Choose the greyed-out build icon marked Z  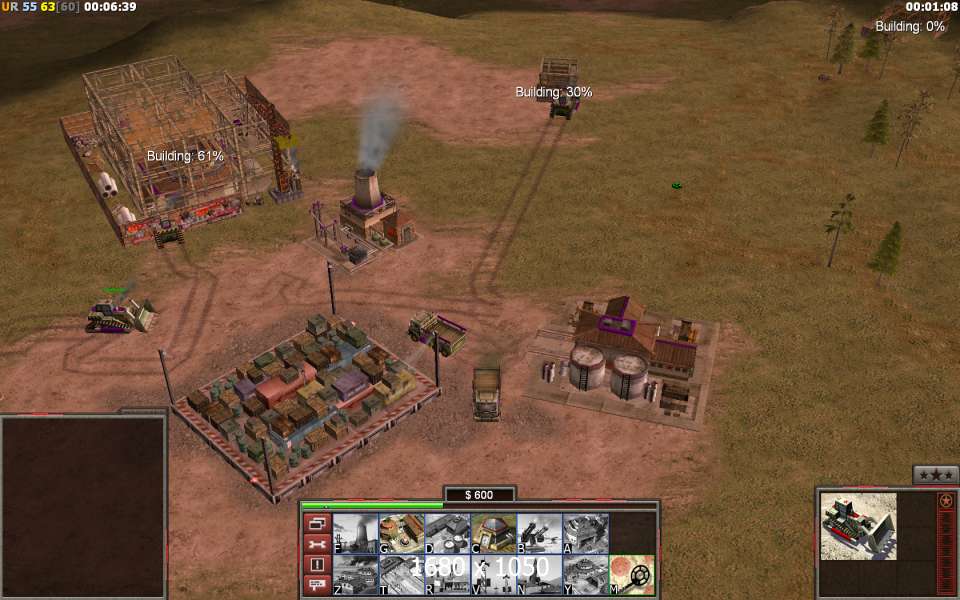[x=355, y=574]
